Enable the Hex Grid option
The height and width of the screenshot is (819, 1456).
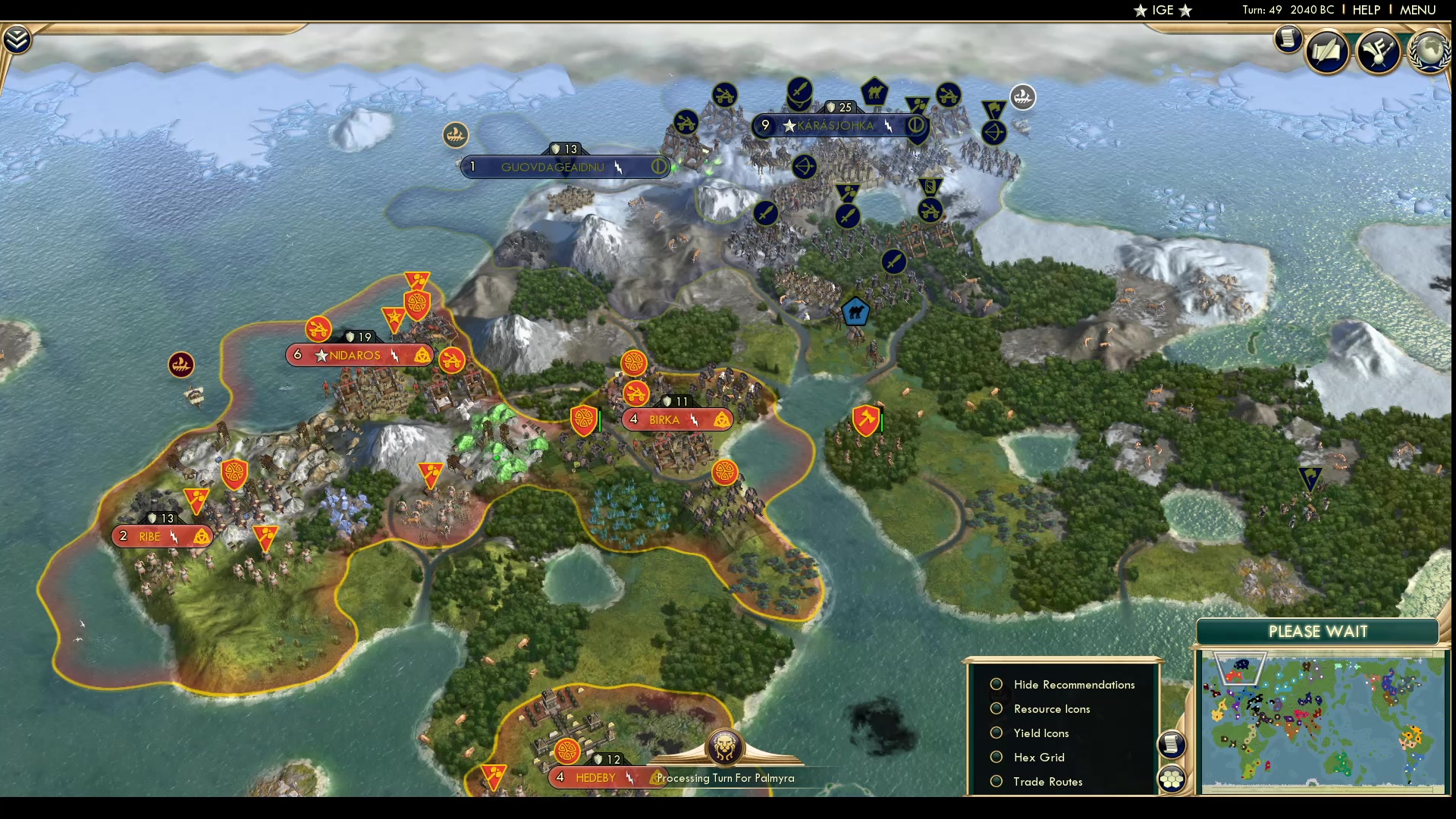pyautogui.click(x=996, y=757)
